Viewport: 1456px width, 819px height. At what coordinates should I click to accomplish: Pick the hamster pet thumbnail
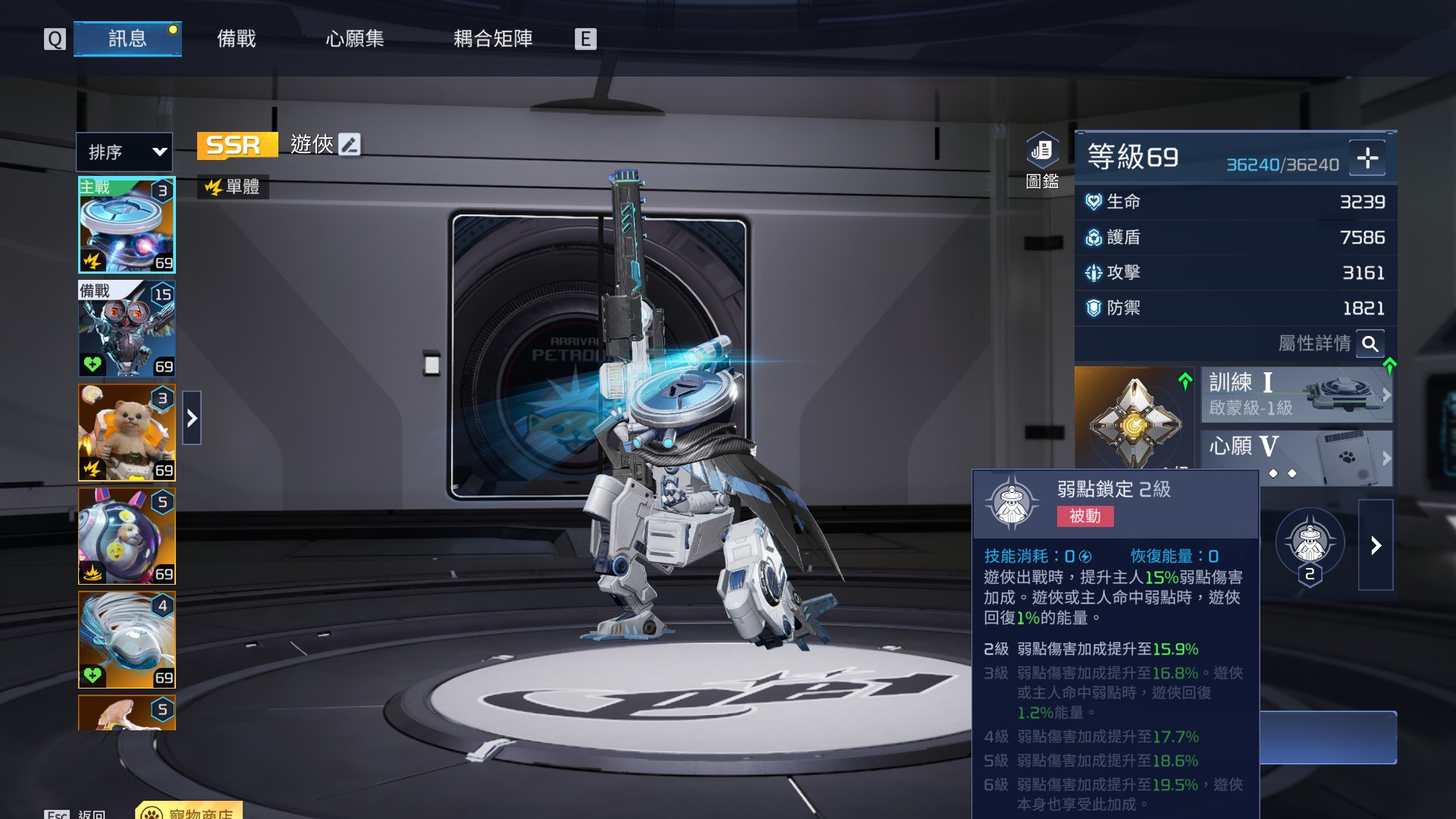(x=127, y=432)
